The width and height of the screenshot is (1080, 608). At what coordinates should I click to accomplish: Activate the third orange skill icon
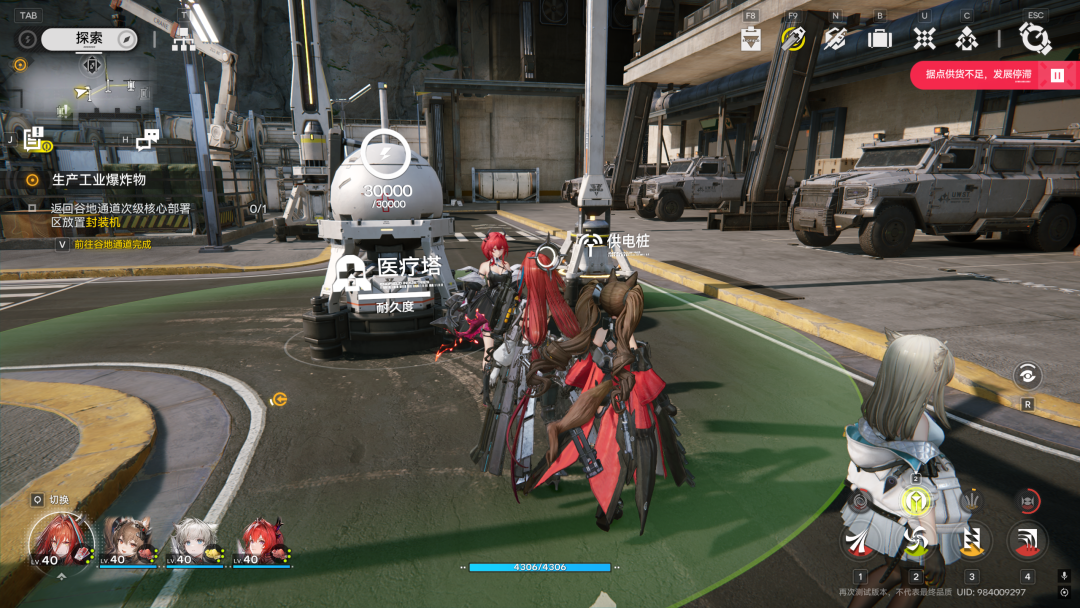point(971,541)
